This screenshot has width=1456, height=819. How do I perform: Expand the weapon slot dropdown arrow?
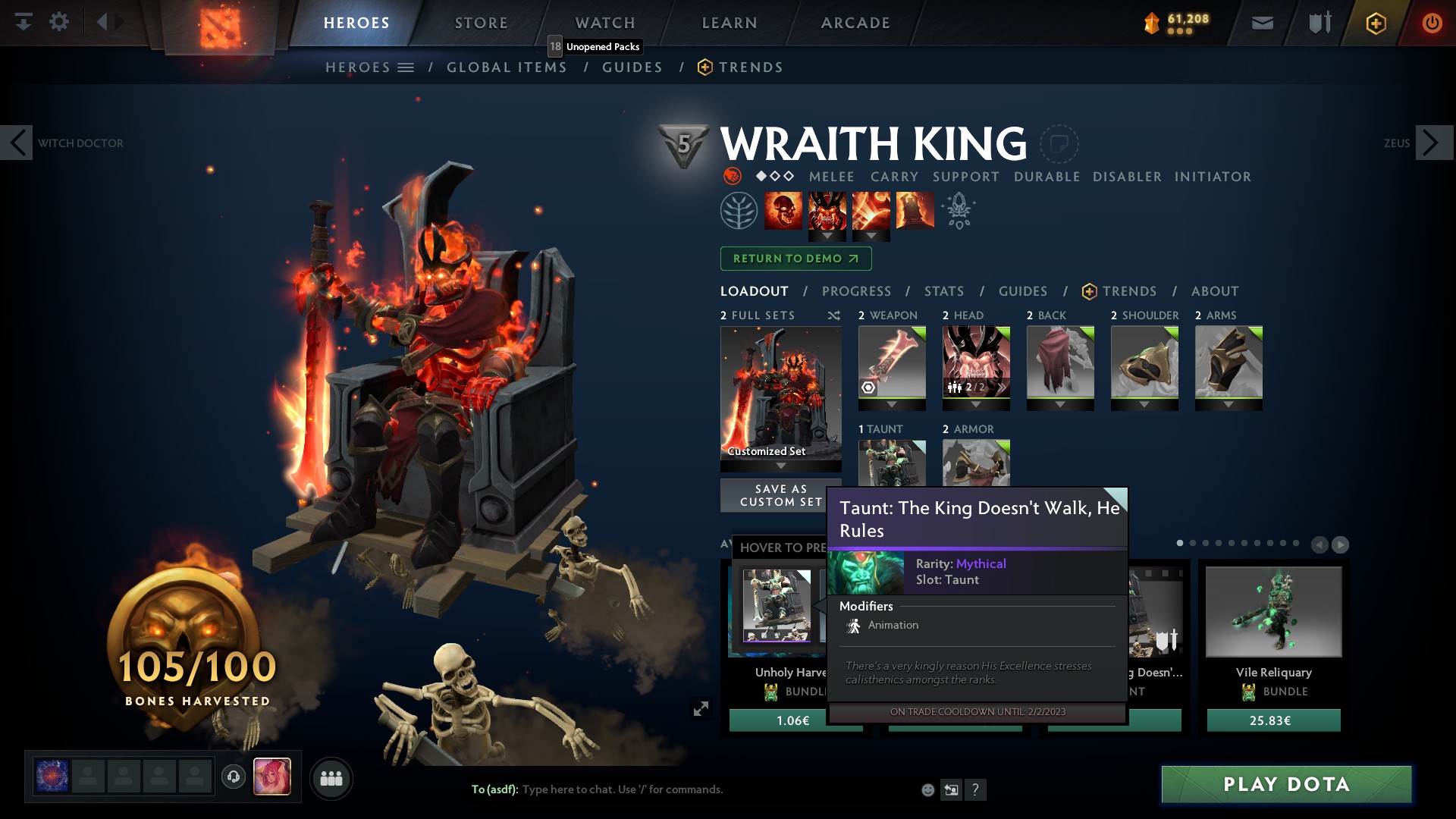(x=892, y=404)
